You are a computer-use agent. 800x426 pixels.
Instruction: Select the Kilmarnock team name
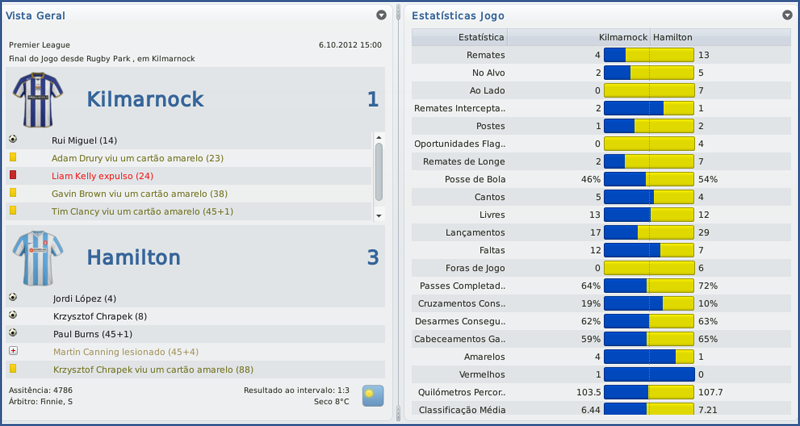coord(145,99)
